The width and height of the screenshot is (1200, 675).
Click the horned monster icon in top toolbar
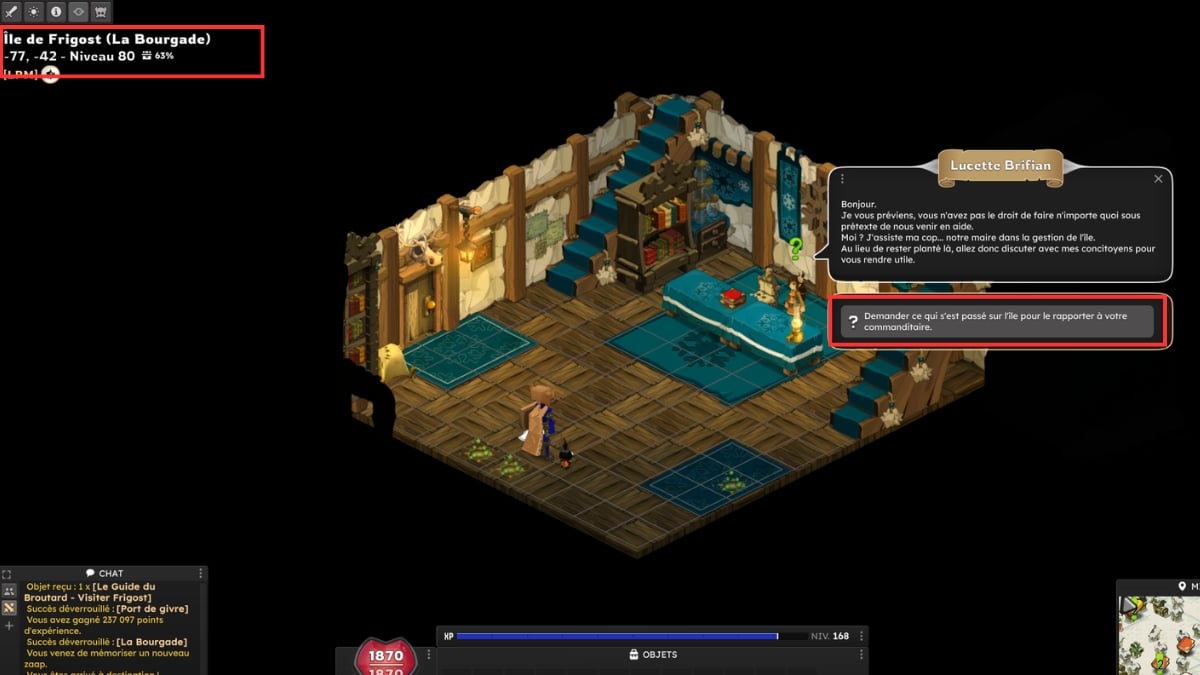(100, 12)
